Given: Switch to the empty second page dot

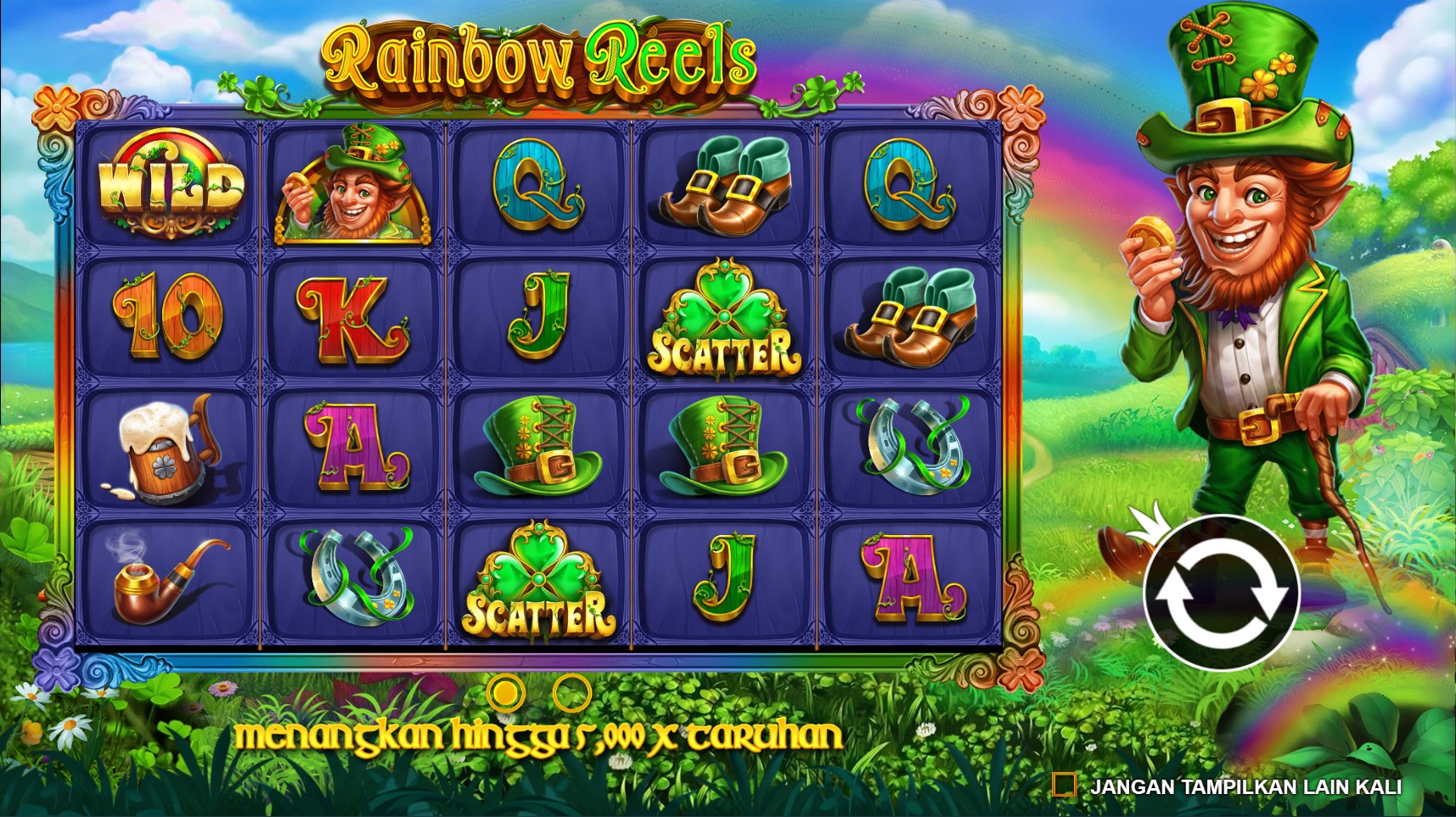Looking at the screenshot, I should pos(571,693).
